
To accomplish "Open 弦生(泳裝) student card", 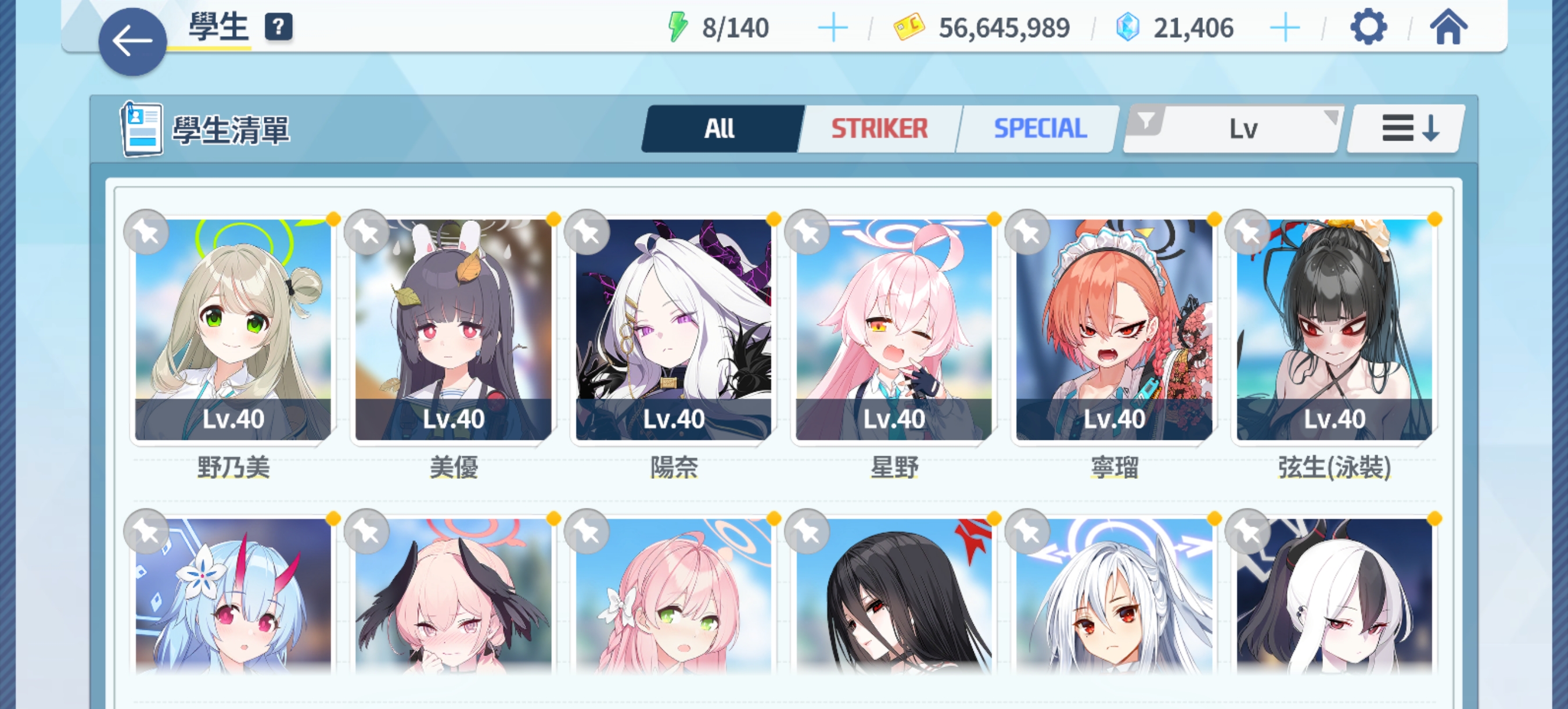I will (x=1335, y=330).
